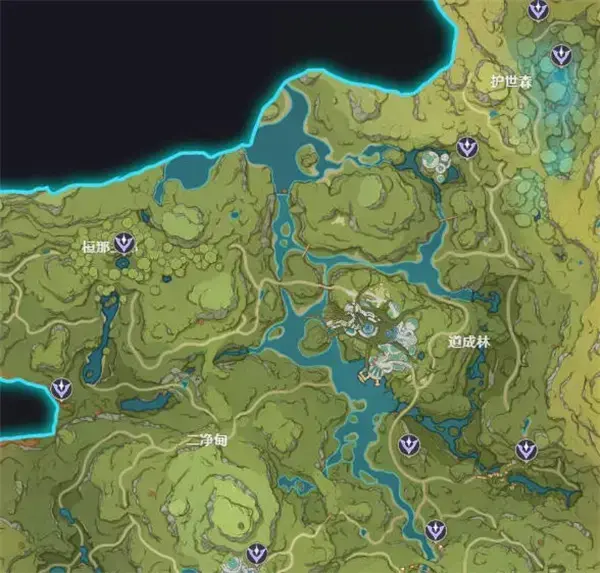600x573 pixels.
Task: Select the waypoint cut off above 护世森
Action: click(539, 10)
